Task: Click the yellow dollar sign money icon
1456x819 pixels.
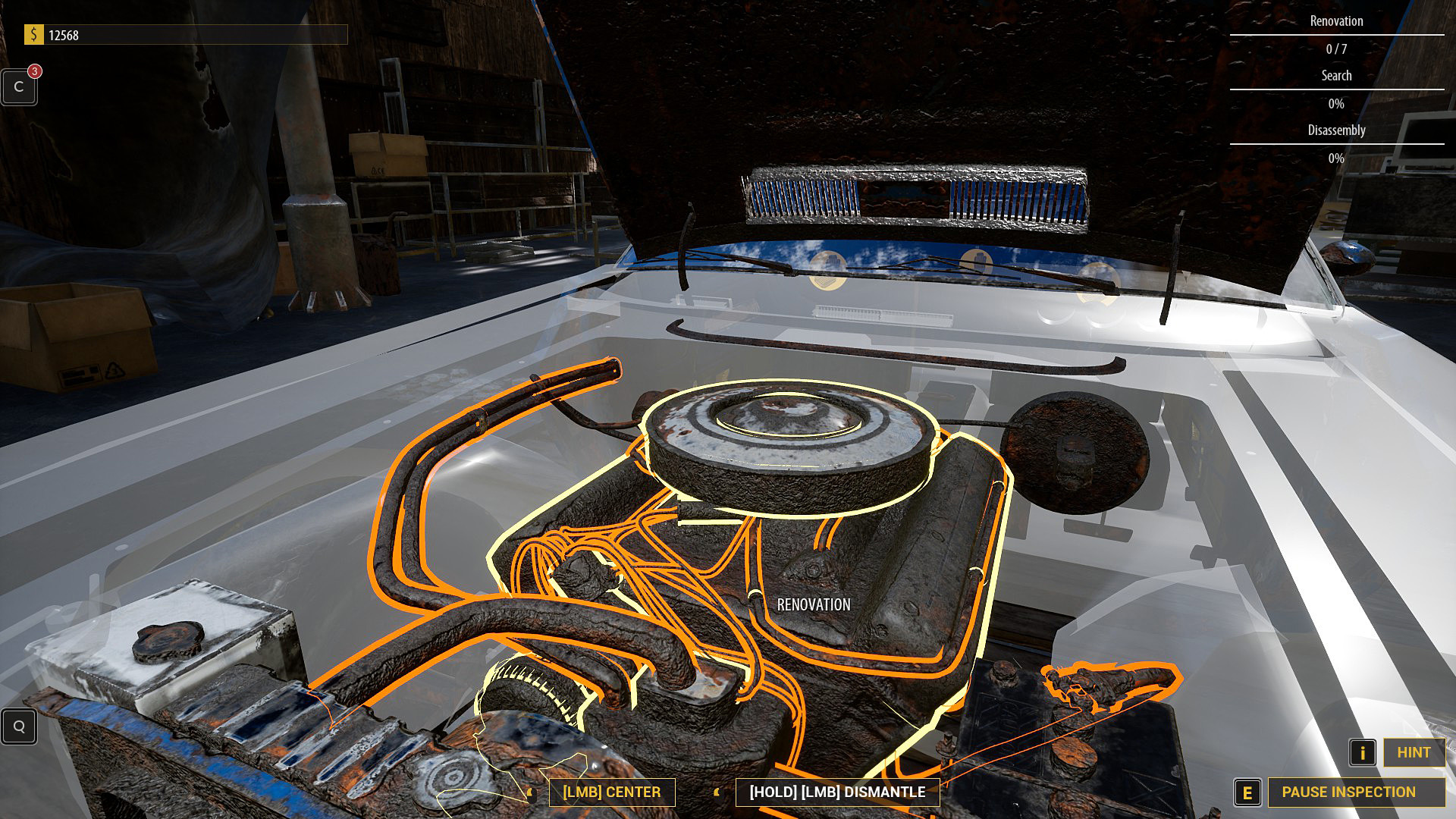Action: tap(33, 33)
